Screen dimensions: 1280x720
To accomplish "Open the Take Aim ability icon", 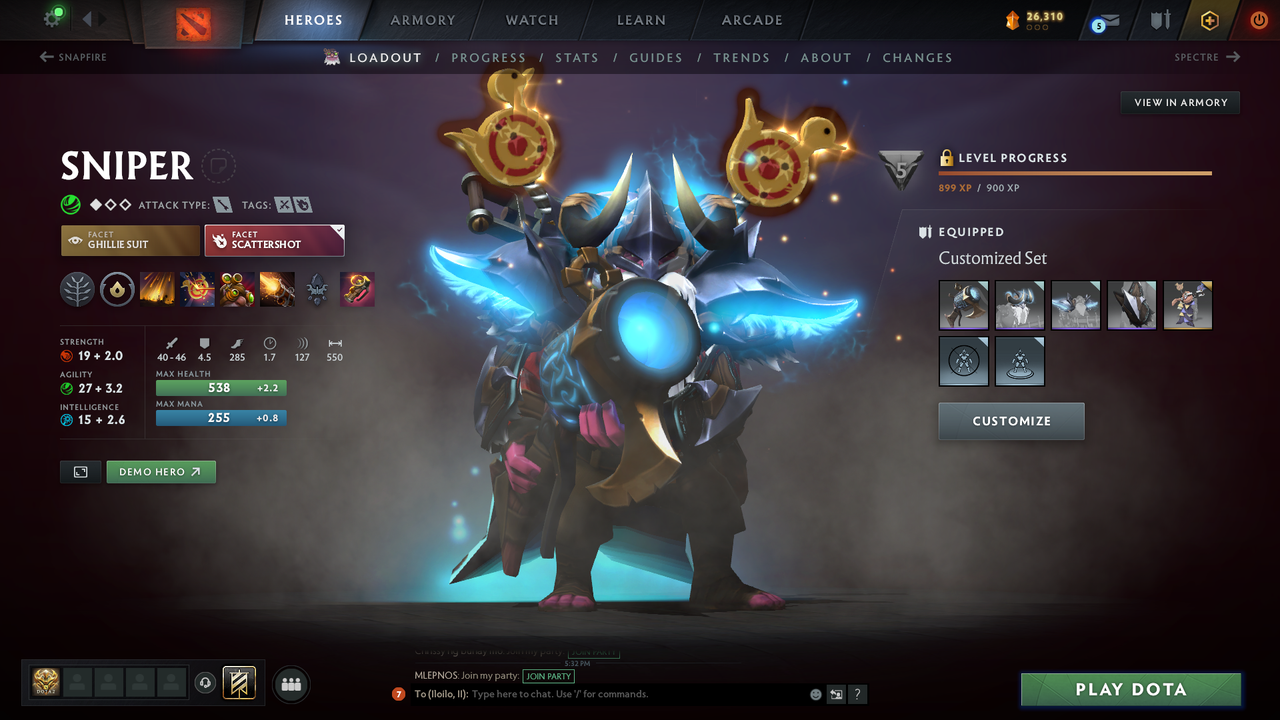I will (237, 289).
